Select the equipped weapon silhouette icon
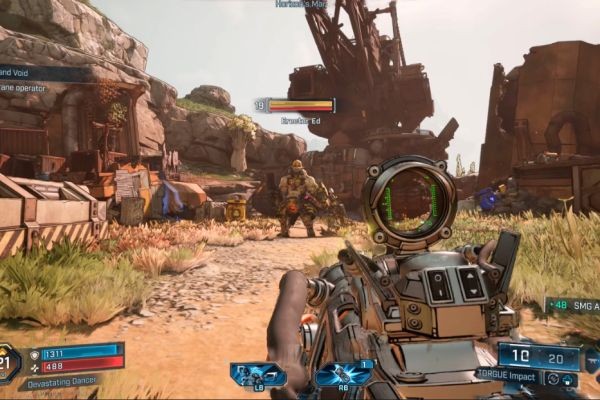 click(x=591, y=359)
